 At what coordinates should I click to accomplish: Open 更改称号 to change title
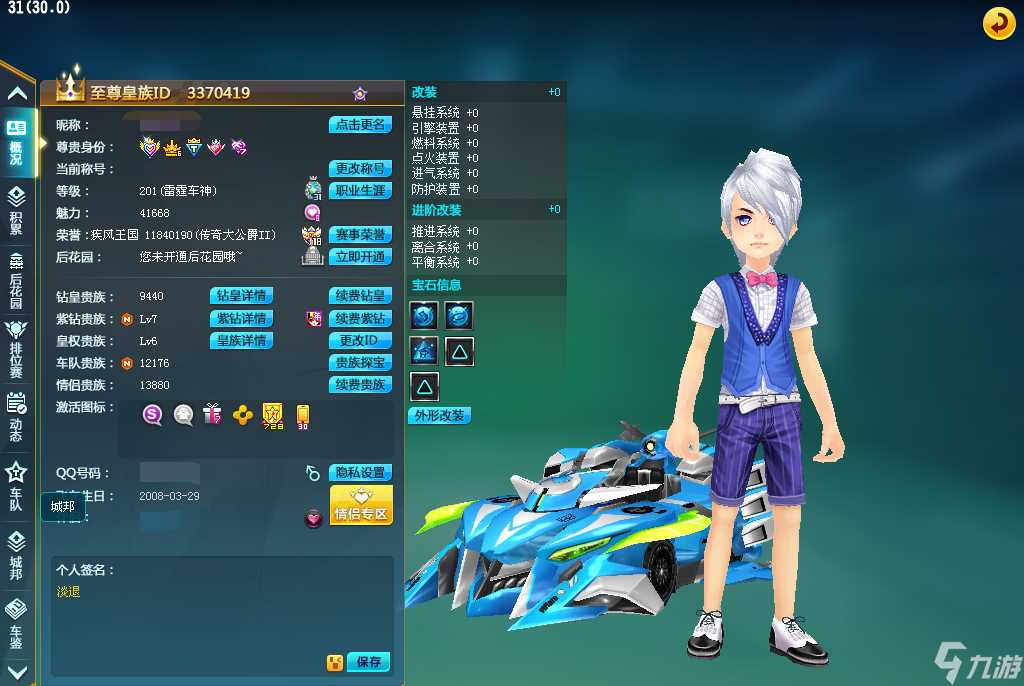360,169
